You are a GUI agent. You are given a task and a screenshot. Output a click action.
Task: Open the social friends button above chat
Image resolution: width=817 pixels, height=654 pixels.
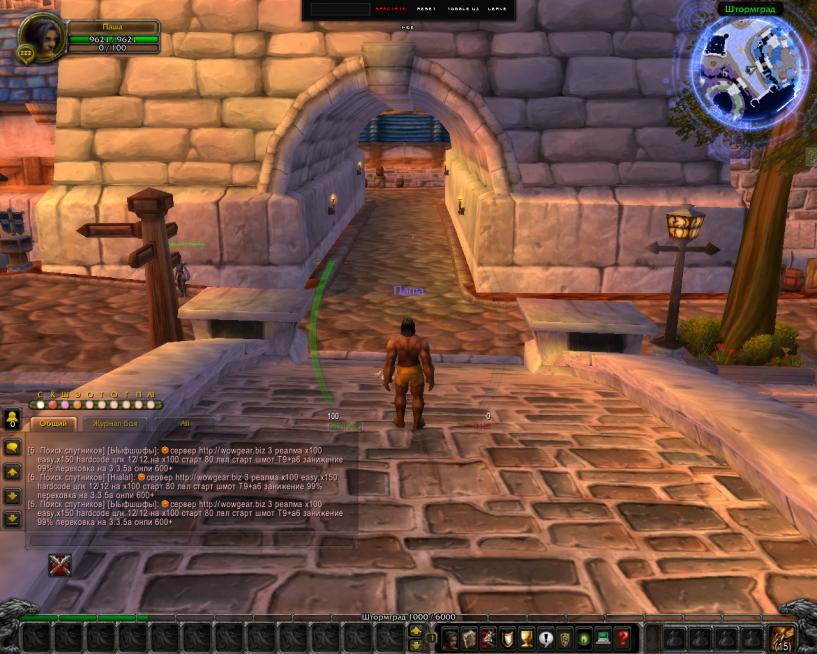coord(12,419)
